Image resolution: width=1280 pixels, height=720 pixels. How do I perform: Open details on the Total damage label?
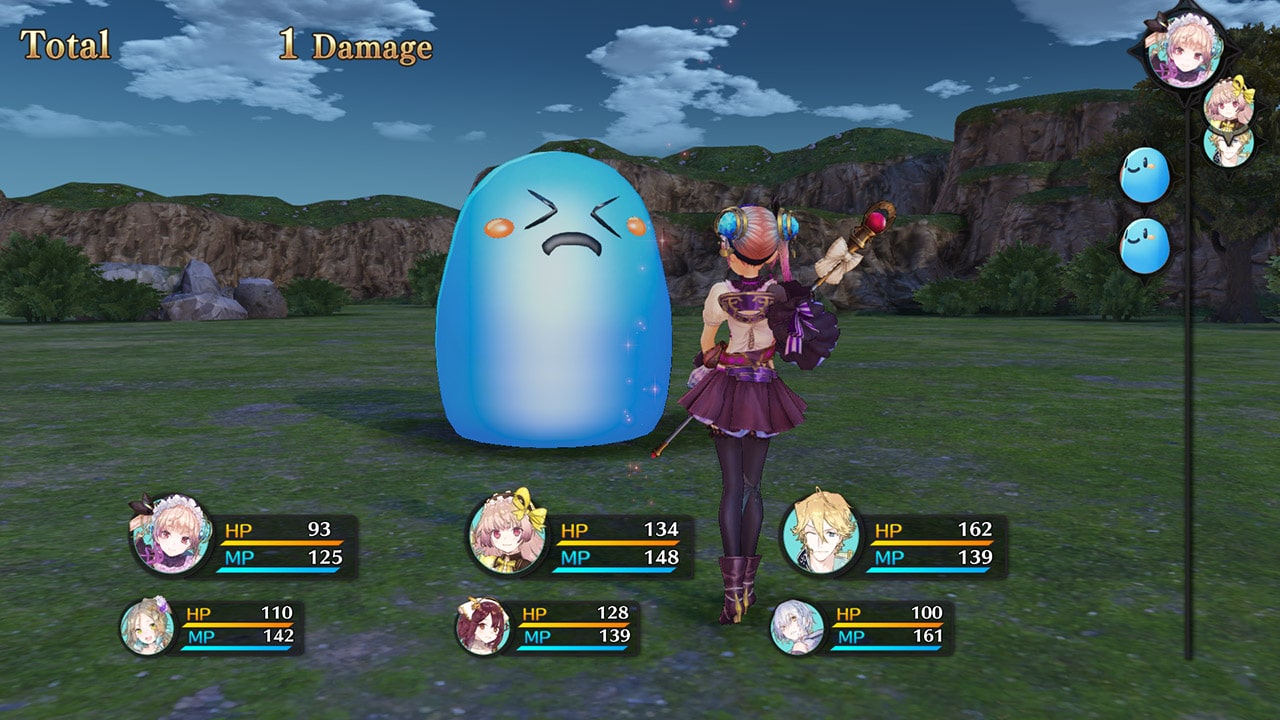(x=64, y=44)
